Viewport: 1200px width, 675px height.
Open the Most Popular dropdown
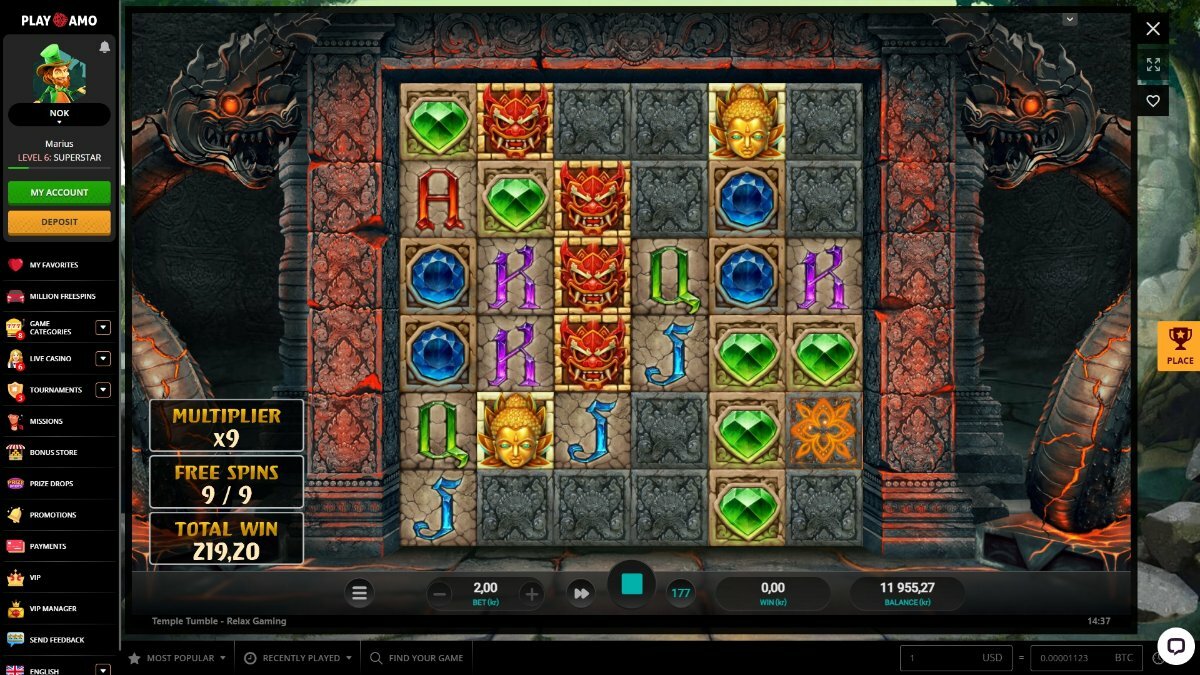[180, 658]
